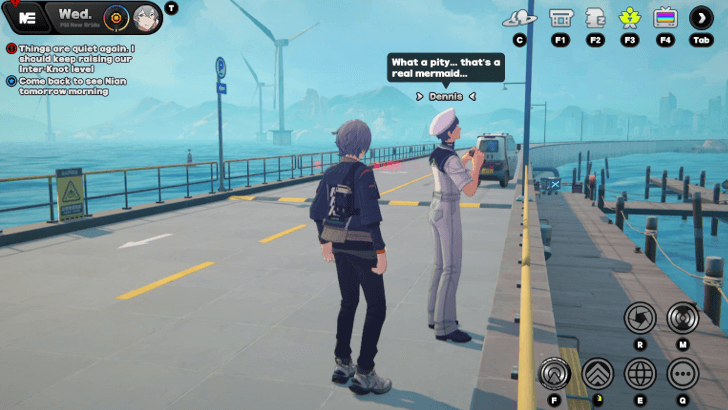Open the globe icon button
This screenshot has height=410, width=728.
click(640, 374)
